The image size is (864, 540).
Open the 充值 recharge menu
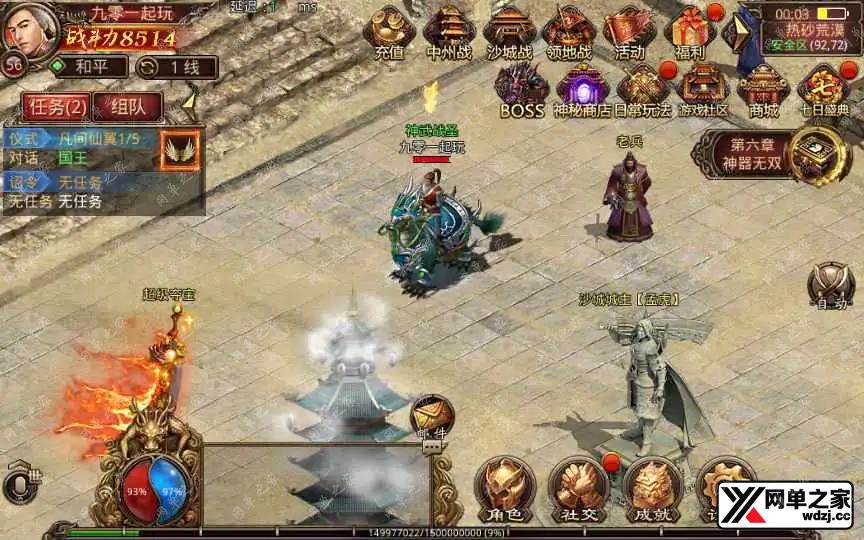tap(389, 30)
